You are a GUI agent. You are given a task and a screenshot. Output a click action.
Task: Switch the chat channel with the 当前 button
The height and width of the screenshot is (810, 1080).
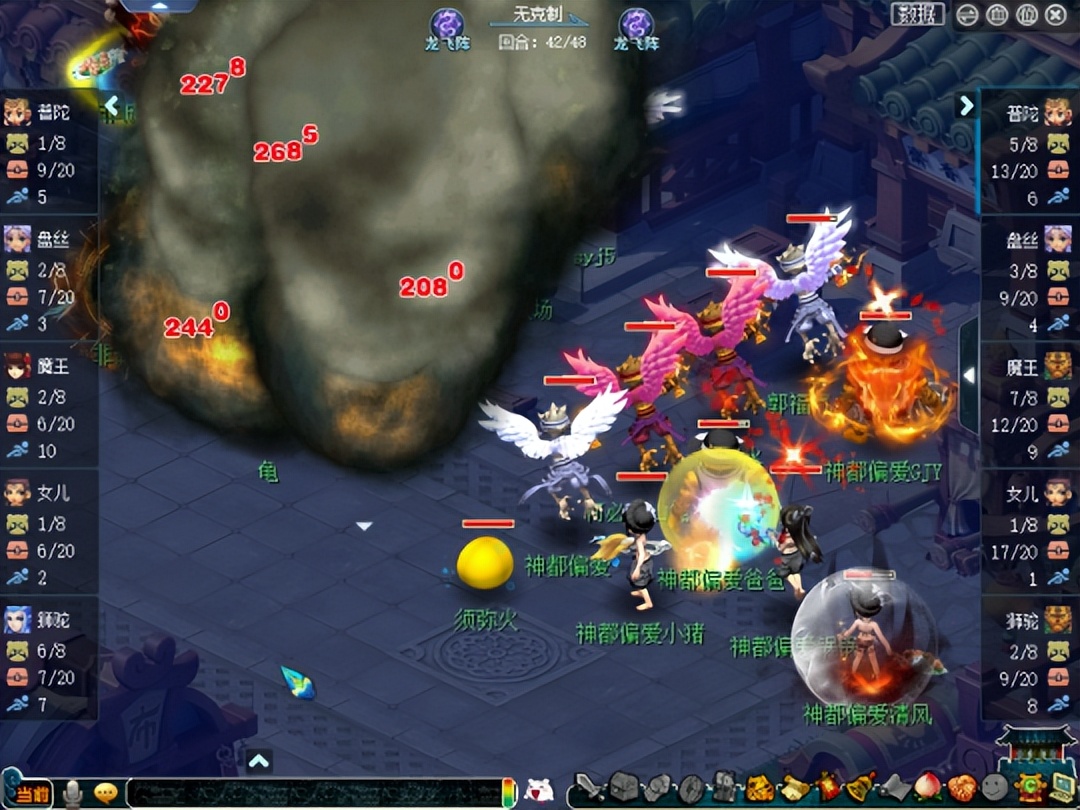(x=33, y=793)
